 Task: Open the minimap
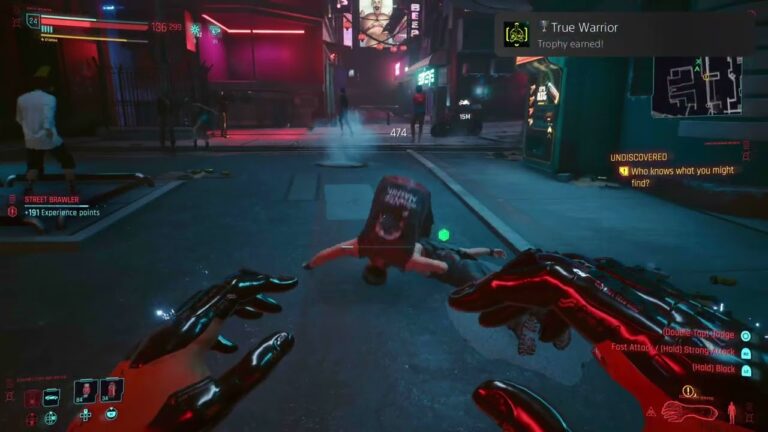point(697,86)
